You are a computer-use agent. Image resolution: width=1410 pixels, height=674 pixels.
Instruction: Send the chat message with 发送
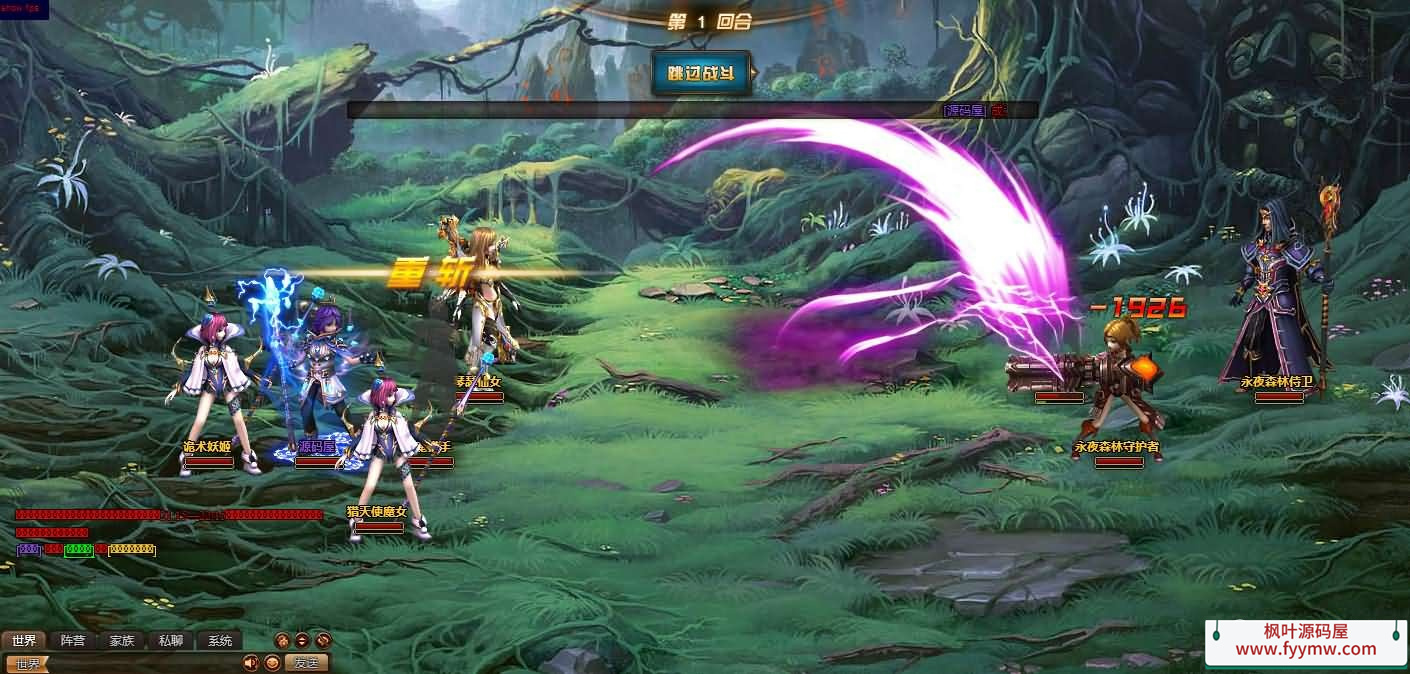(306, 663)
